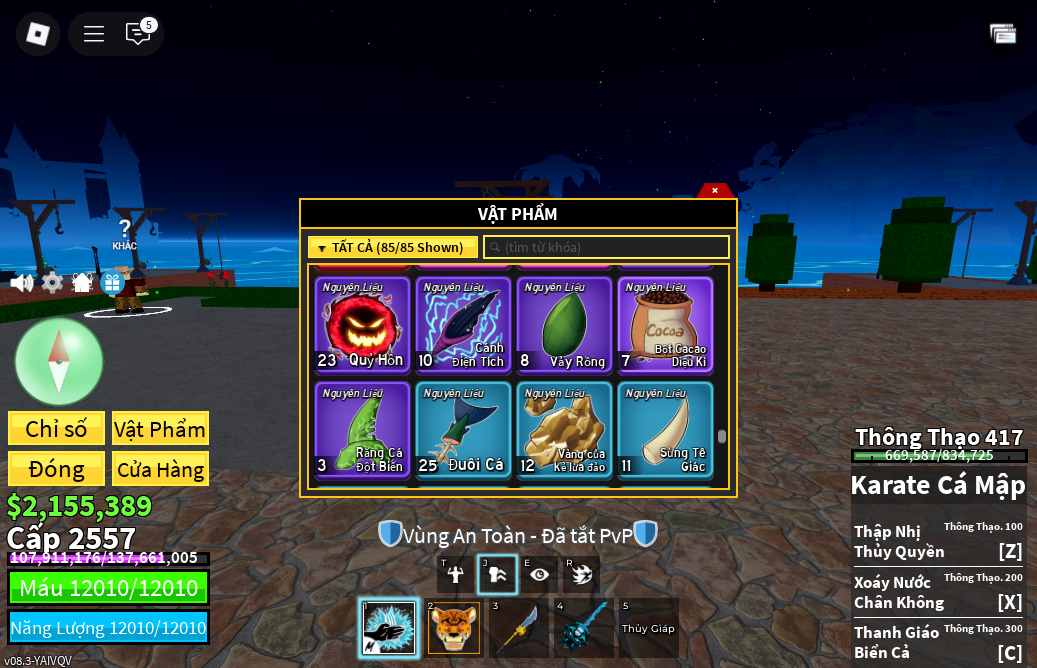Choose the Vàng của kẻ lừa đảo item
The image size is (1037, 668).
pyautogui.click(x=564, y=430)
